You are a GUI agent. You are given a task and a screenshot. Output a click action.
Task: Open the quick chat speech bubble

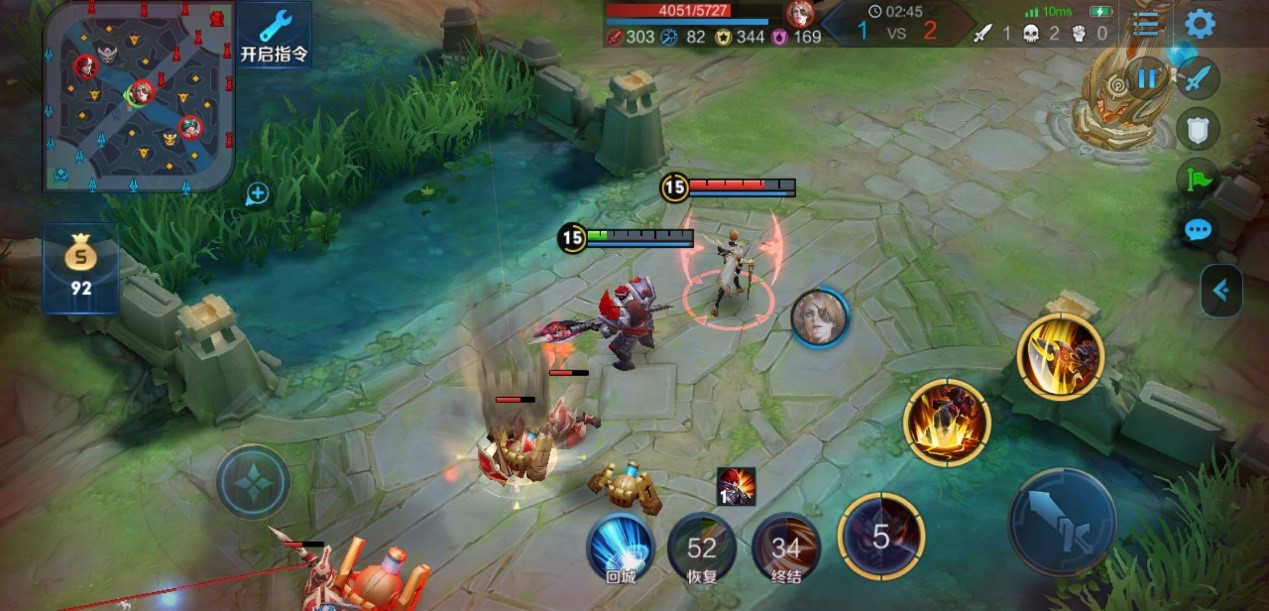tap(1197, 231)
